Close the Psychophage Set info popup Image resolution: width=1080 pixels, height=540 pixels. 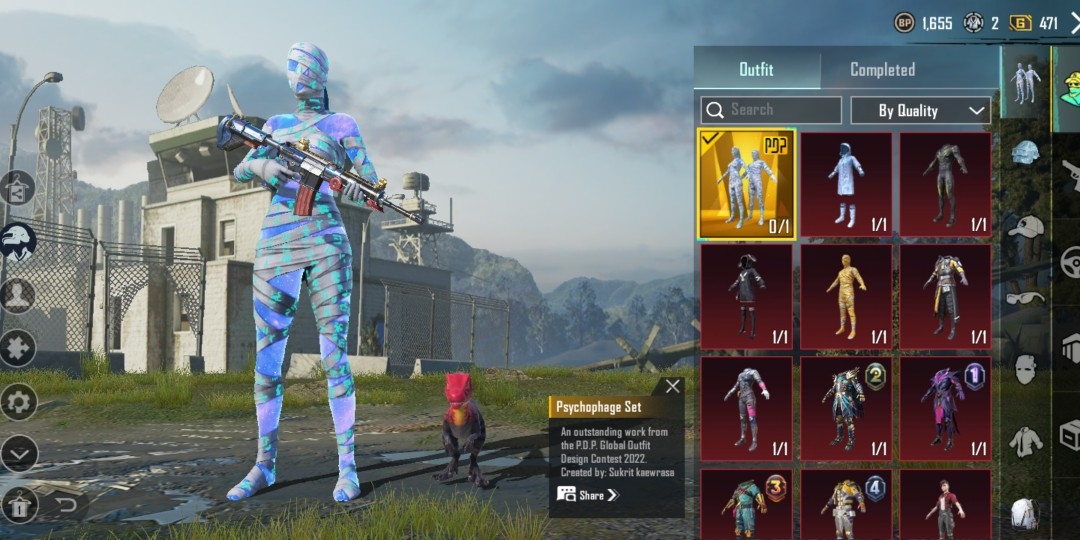[x=673, y=386]
